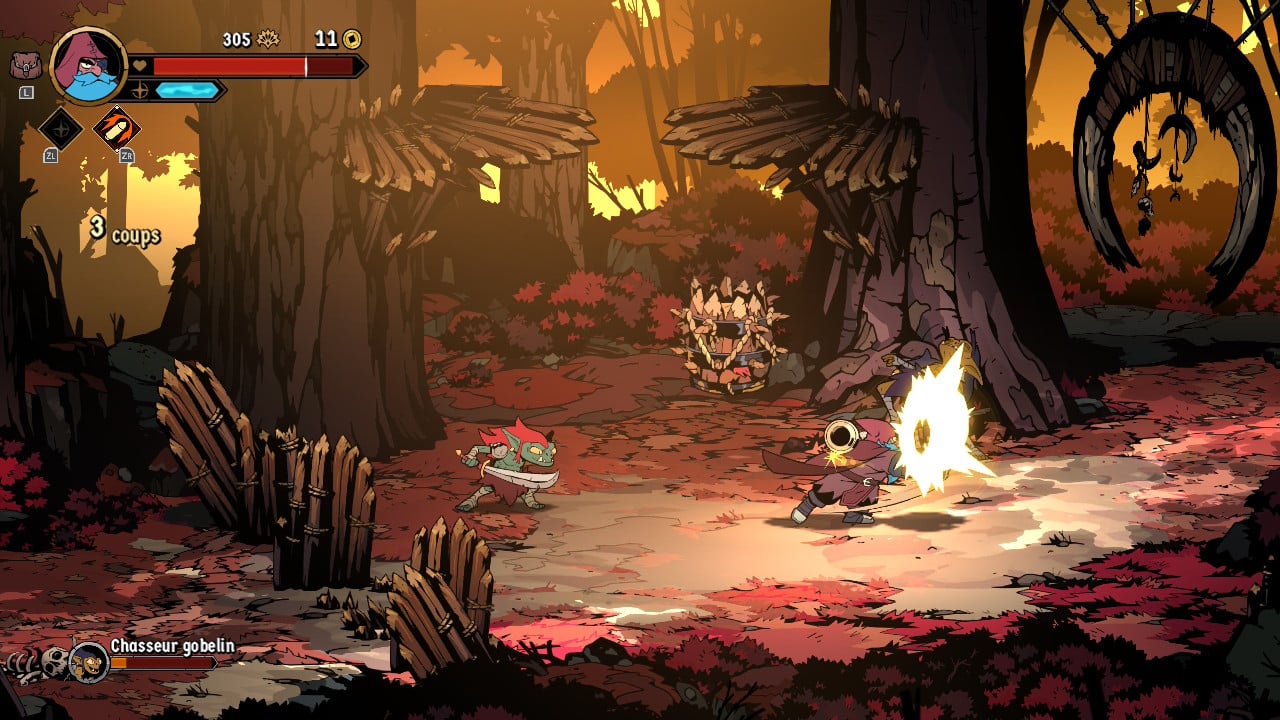Image resolution: width=1280 pixels, height=720 pixels.
Task: Click the hooded blue-bearded hero portrait
Action: point(88,66)
